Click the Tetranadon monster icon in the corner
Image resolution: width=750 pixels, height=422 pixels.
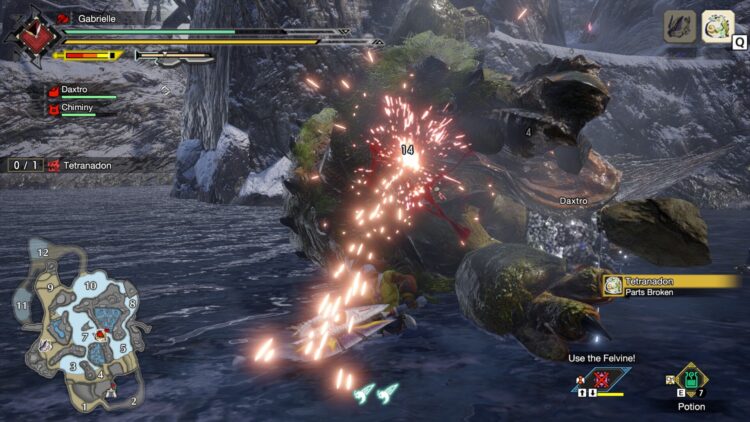coord(718,26)
